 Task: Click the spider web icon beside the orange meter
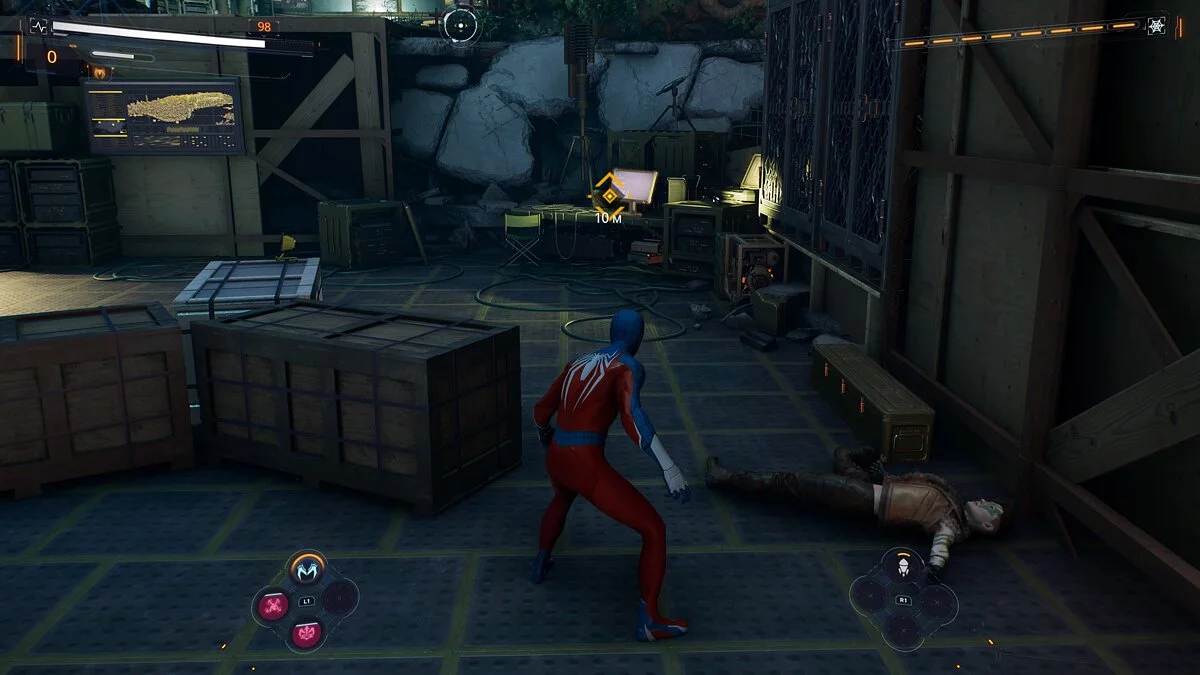pyautogui.click(x=1156, y=26)
